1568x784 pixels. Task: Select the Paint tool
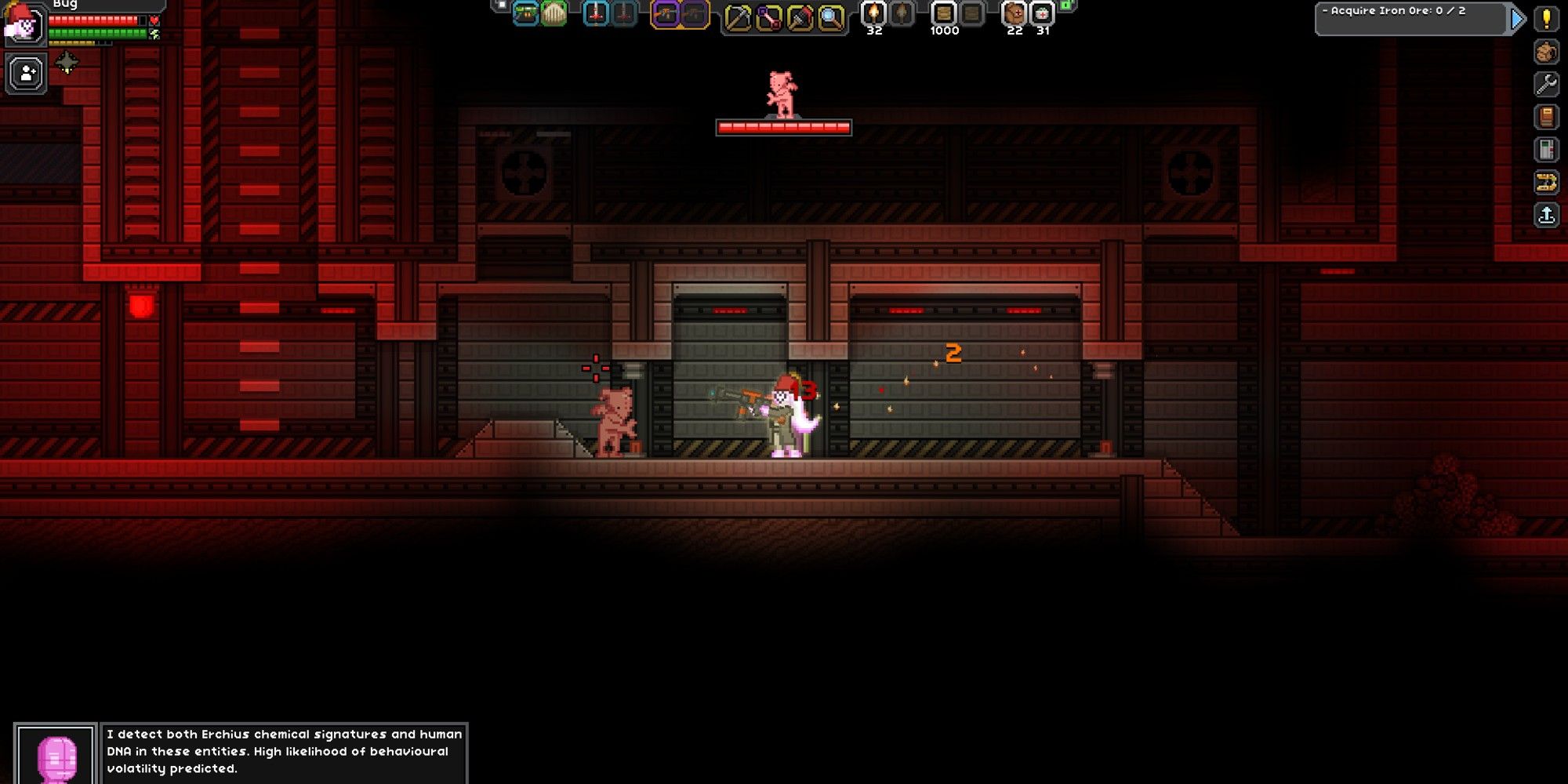799,16
